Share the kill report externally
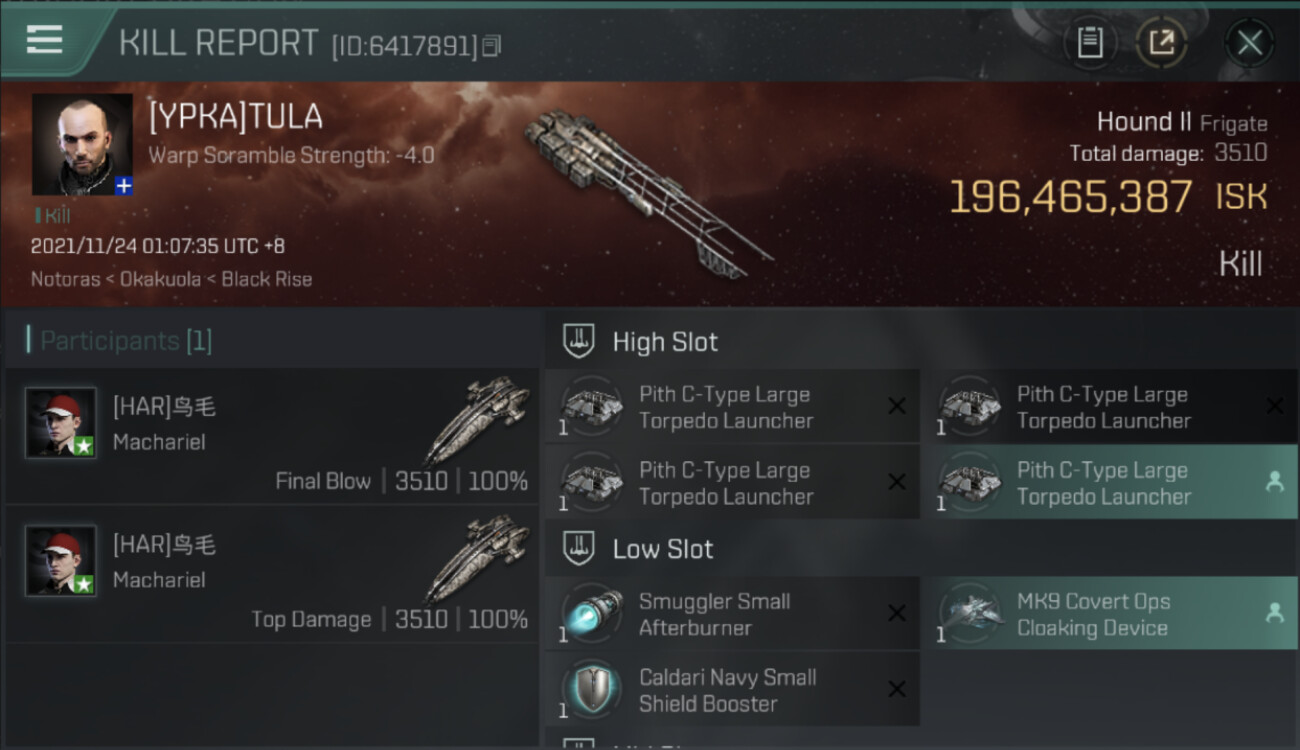Screen dimensions: 1300x750 tap(1161, 43)
